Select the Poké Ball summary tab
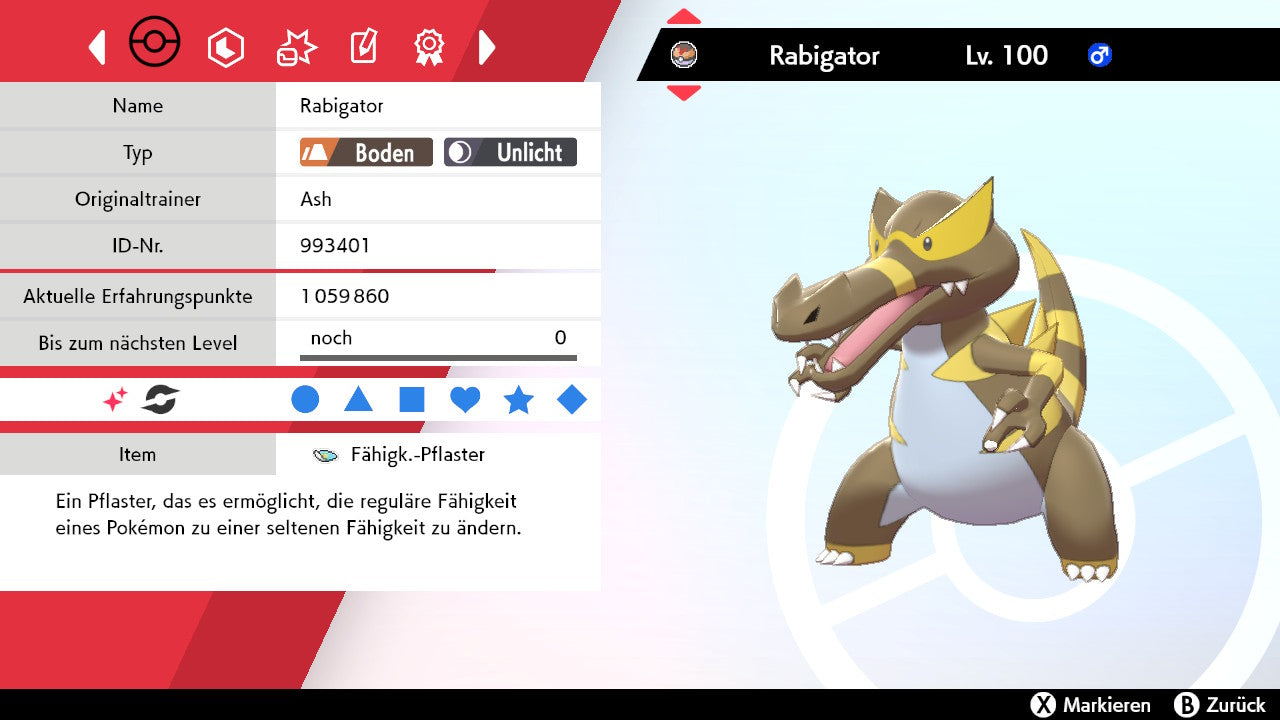The height and width of the screenshot is (720, 1280). click(155, 45)
